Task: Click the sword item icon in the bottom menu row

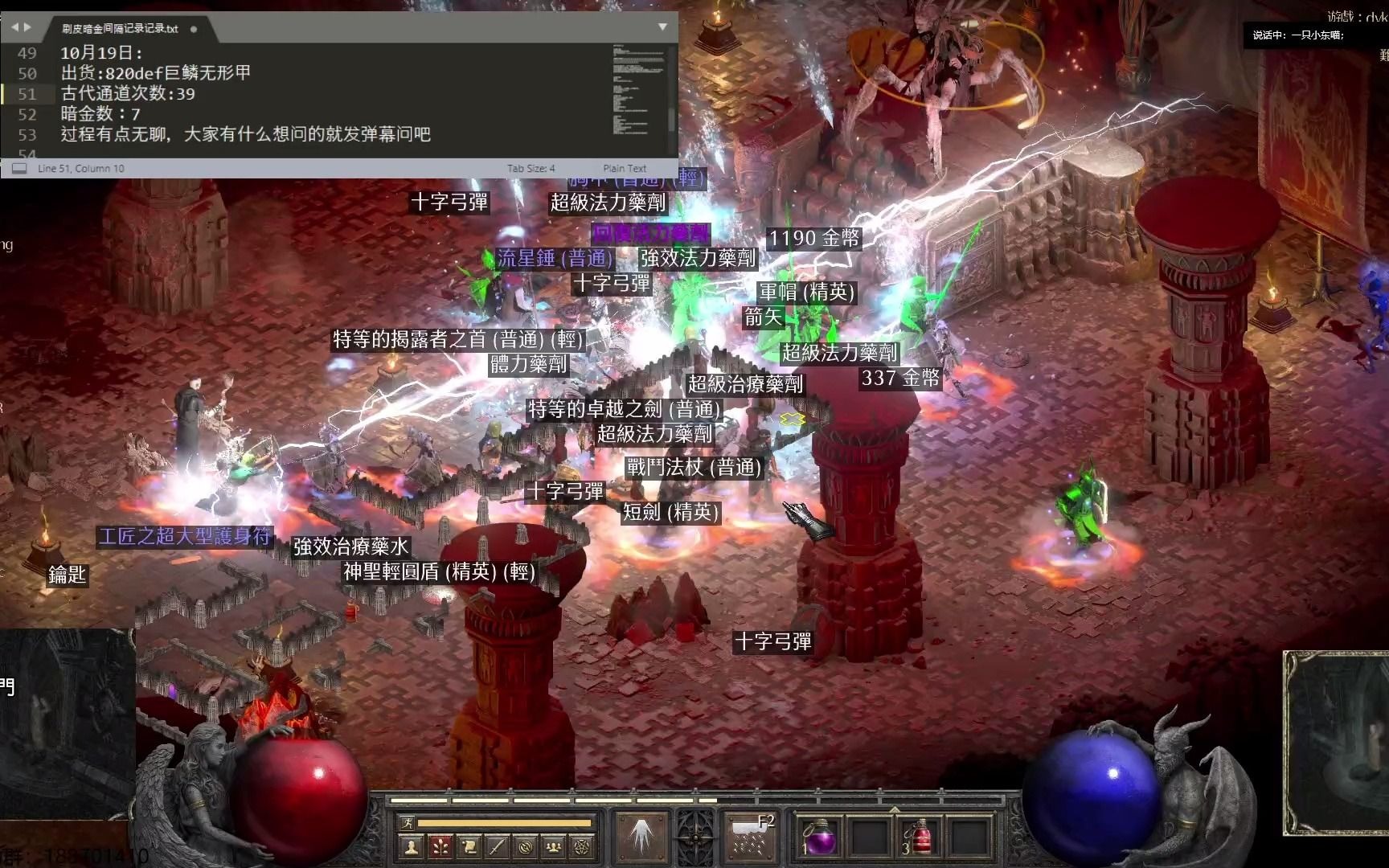Action: 497,845
